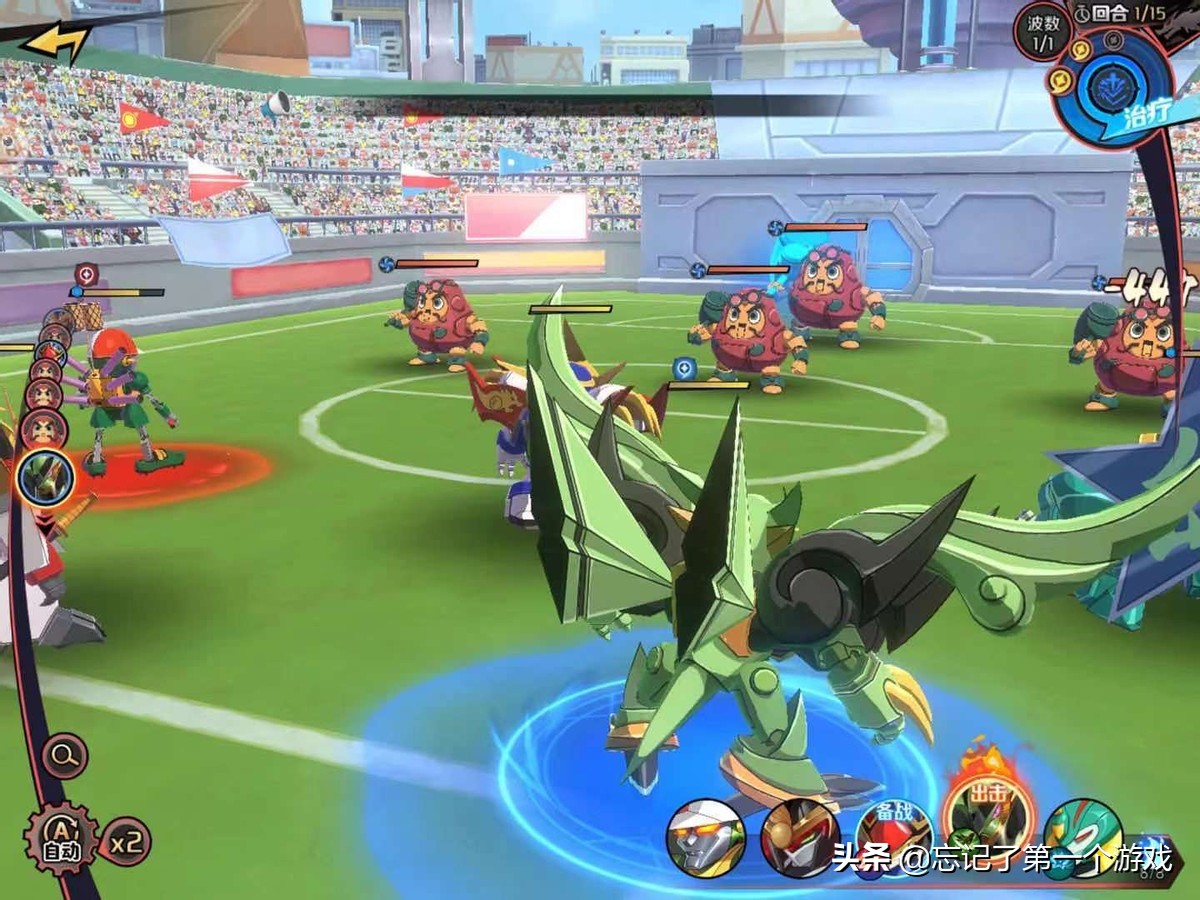Select the 备战 standby robot portrait

pos(892,835)
